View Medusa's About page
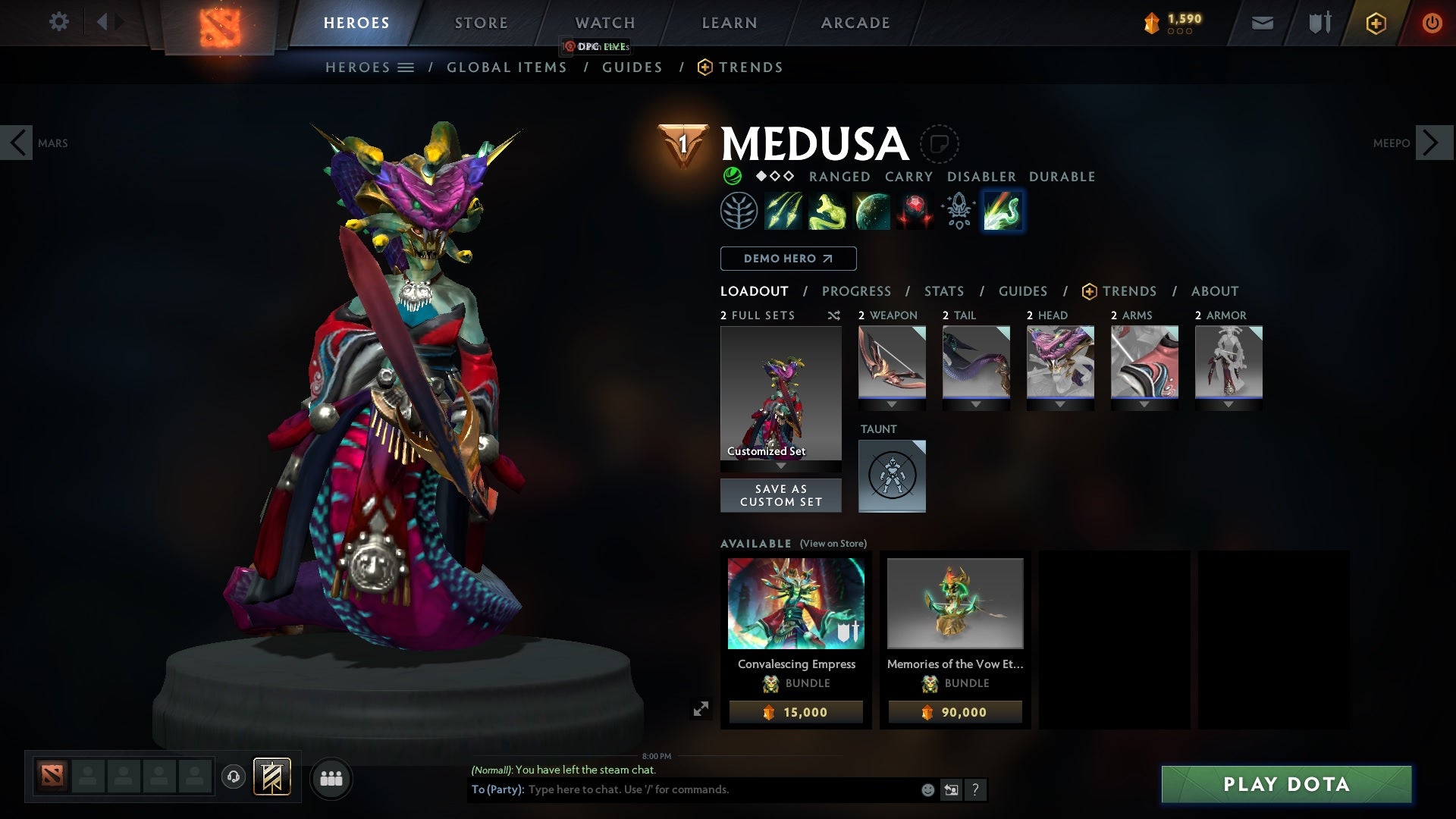The height and width of the screenshot is (819, 1456). point(1214,291)
